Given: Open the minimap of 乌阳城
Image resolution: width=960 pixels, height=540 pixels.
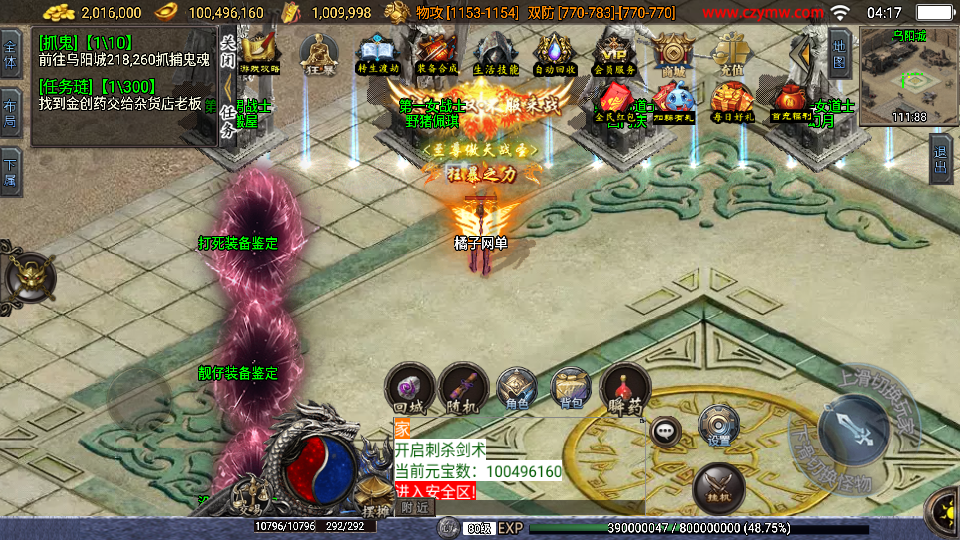Looking at the screenshot, I should (907, 75).
